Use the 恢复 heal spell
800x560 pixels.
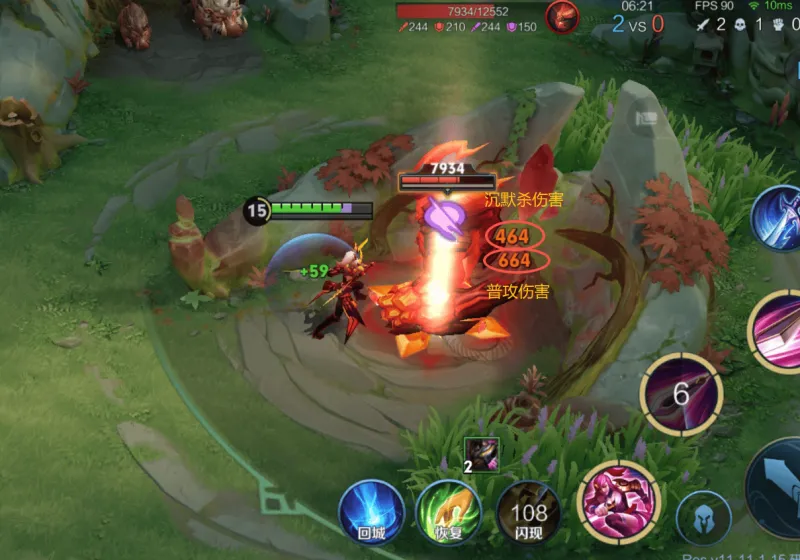448,510
